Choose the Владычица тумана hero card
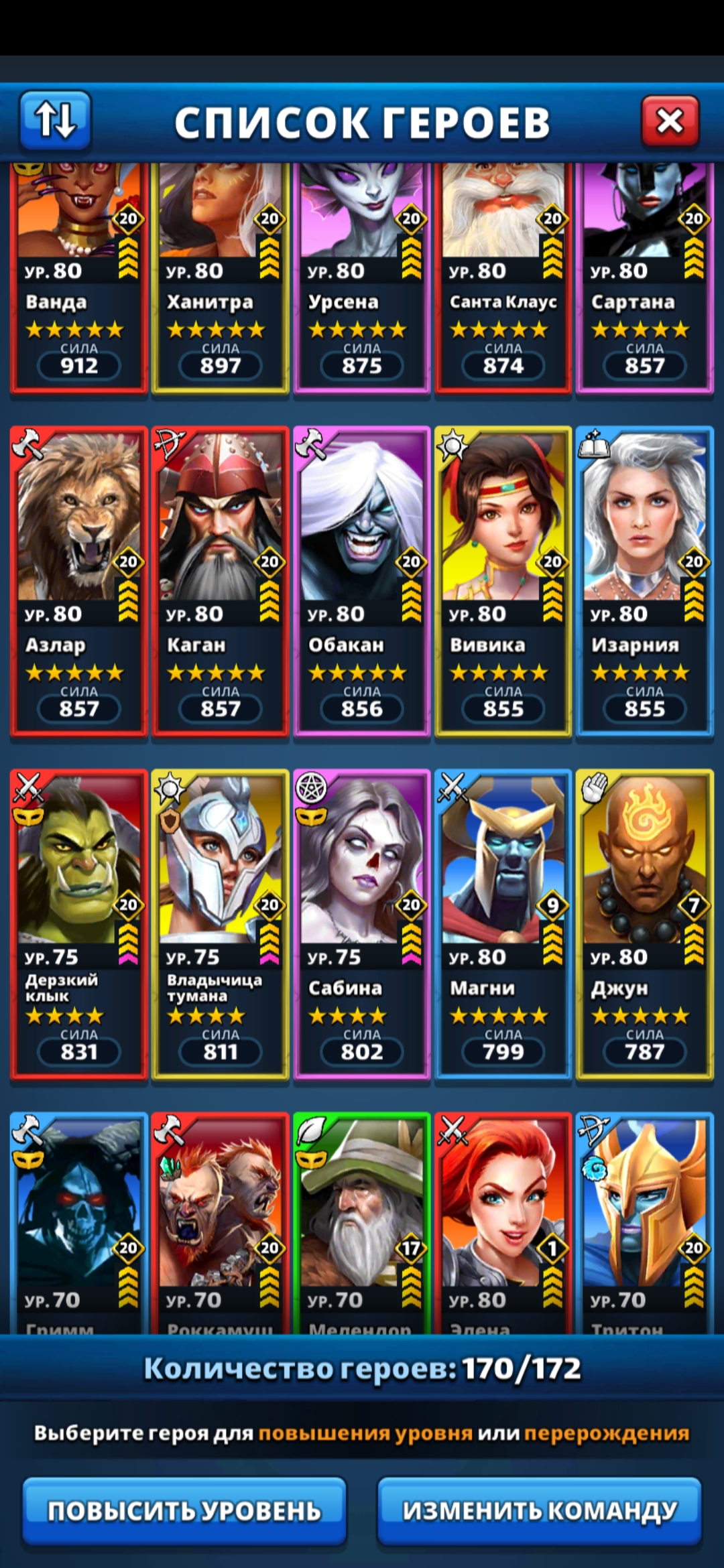This screenshot has width=724, height=1568. [x=220, y=924]
